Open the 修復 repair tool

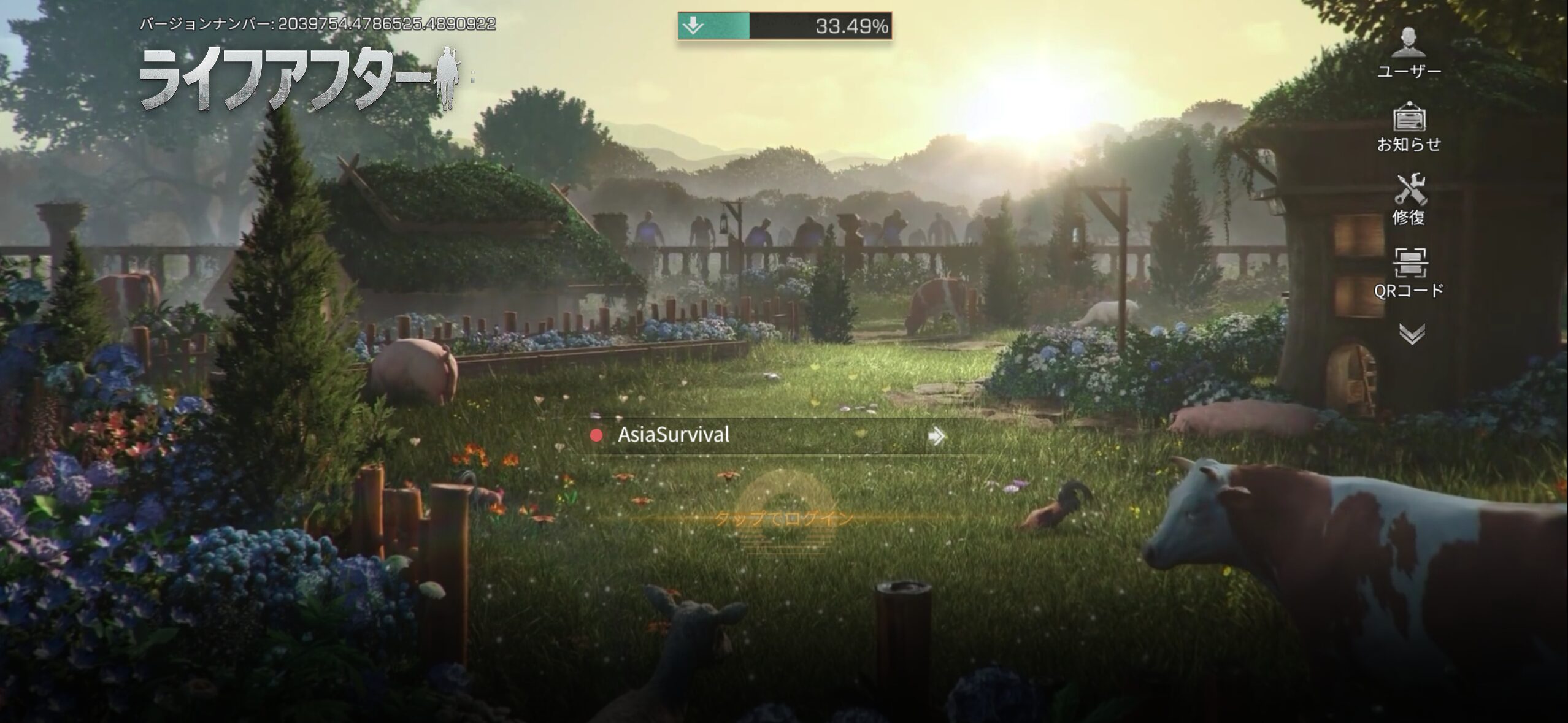[1409, 199]
